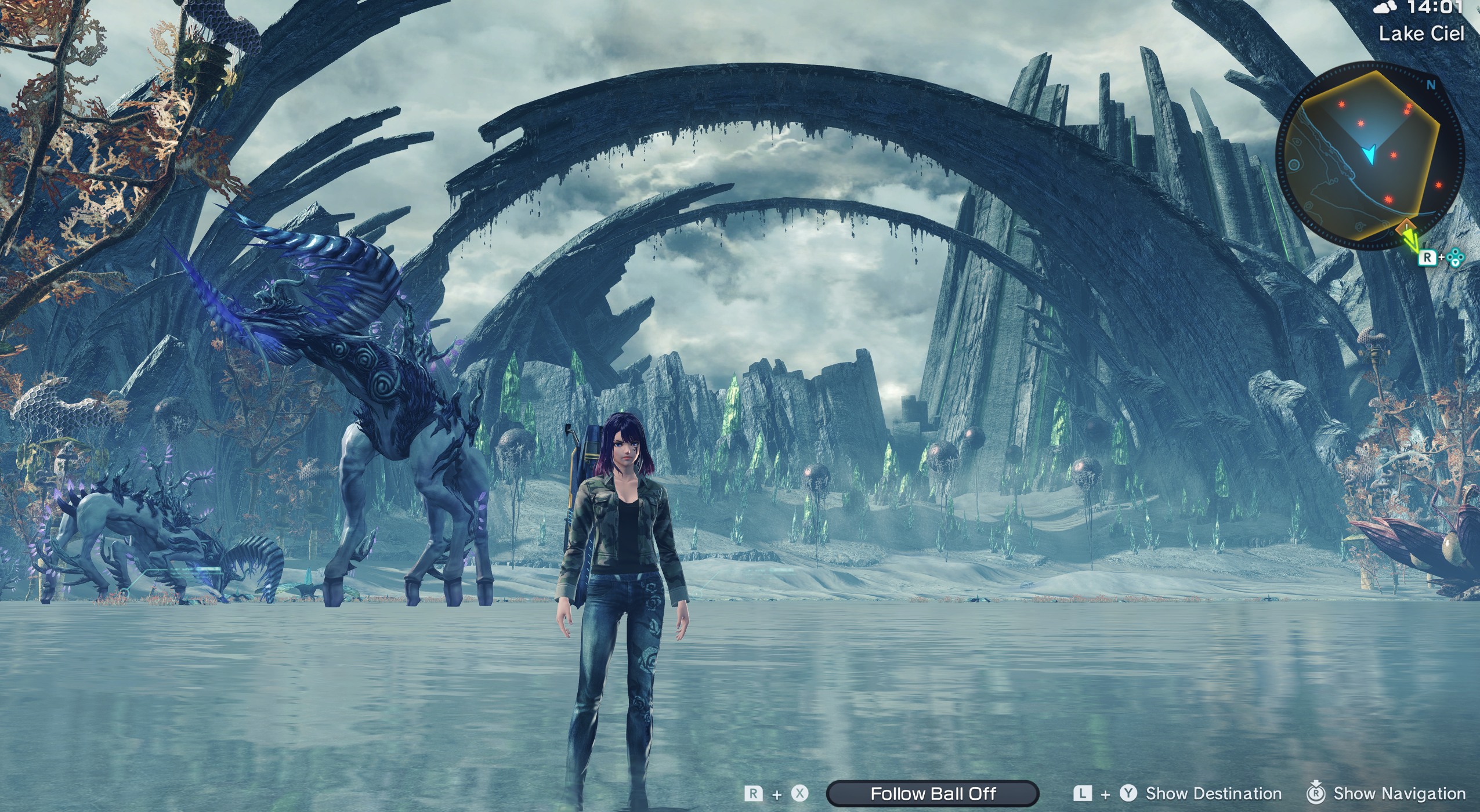1480x812 pixels.
Task: Select the Show Navigation option
Action: coord(1399,793)
